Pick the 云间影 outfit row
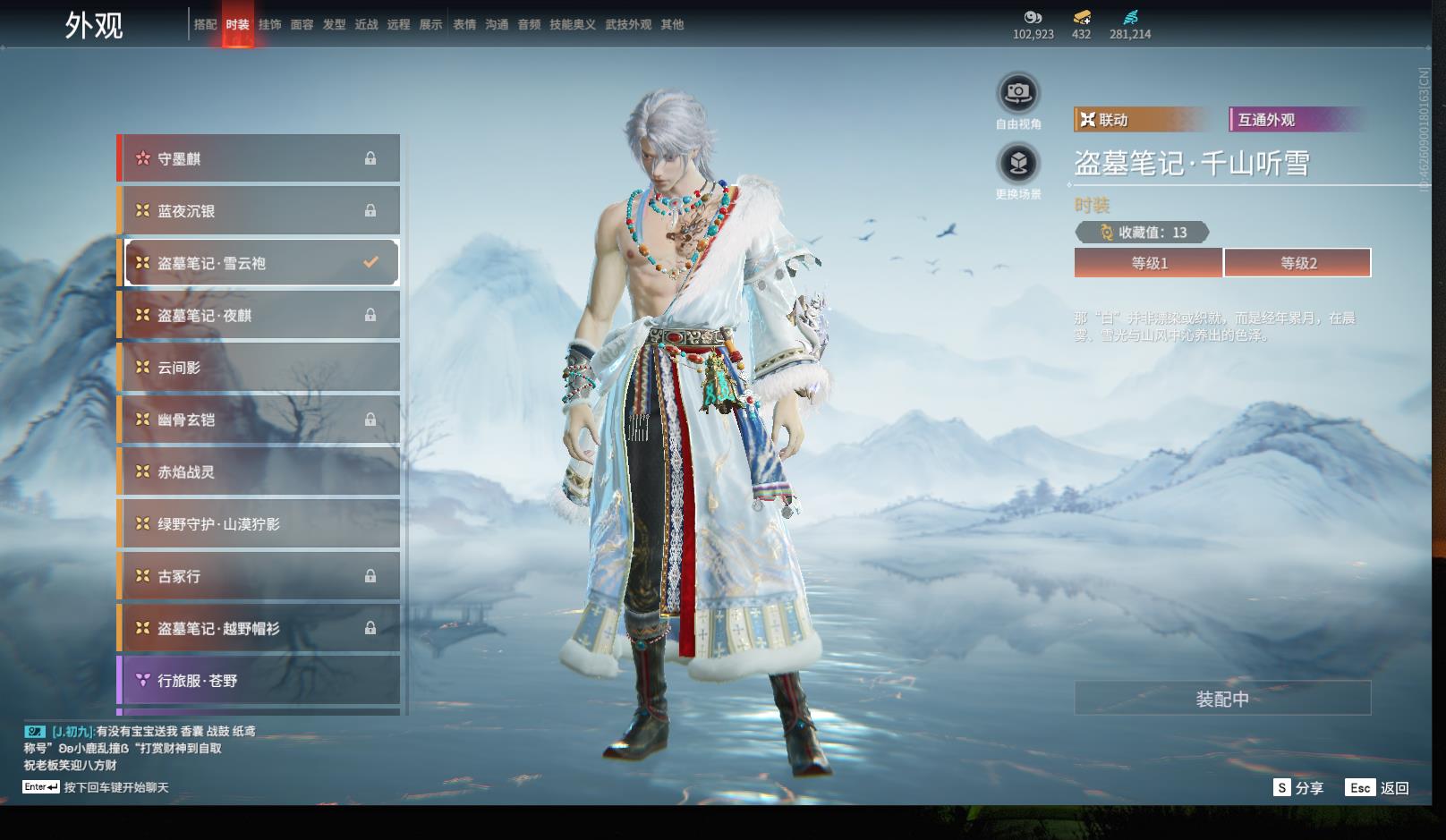This screenshot has width=1446, height=840. point(259,368)
